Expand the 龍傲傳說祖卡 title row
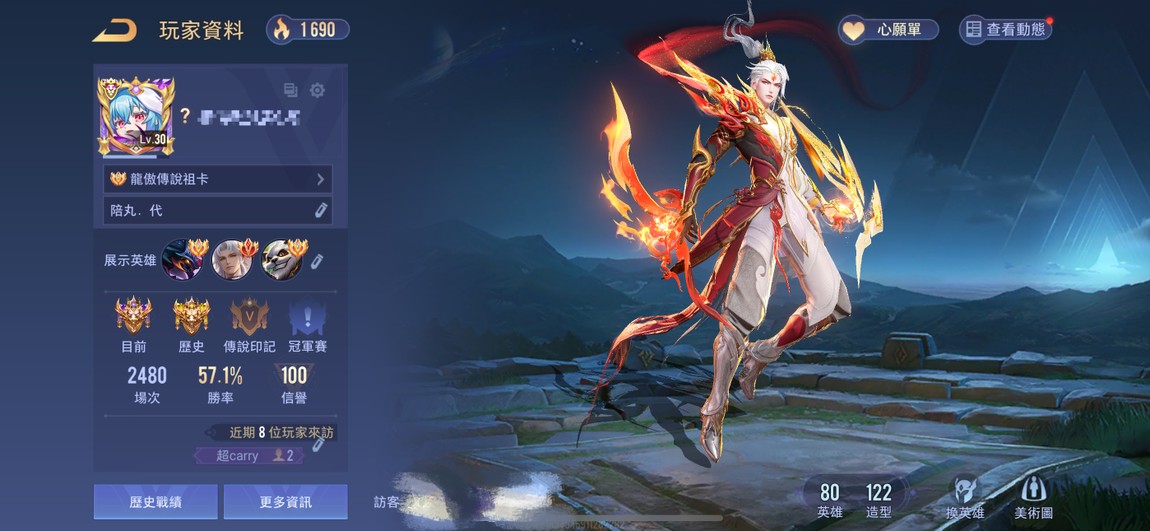The image size is (1150, 531). pos(217,179)
